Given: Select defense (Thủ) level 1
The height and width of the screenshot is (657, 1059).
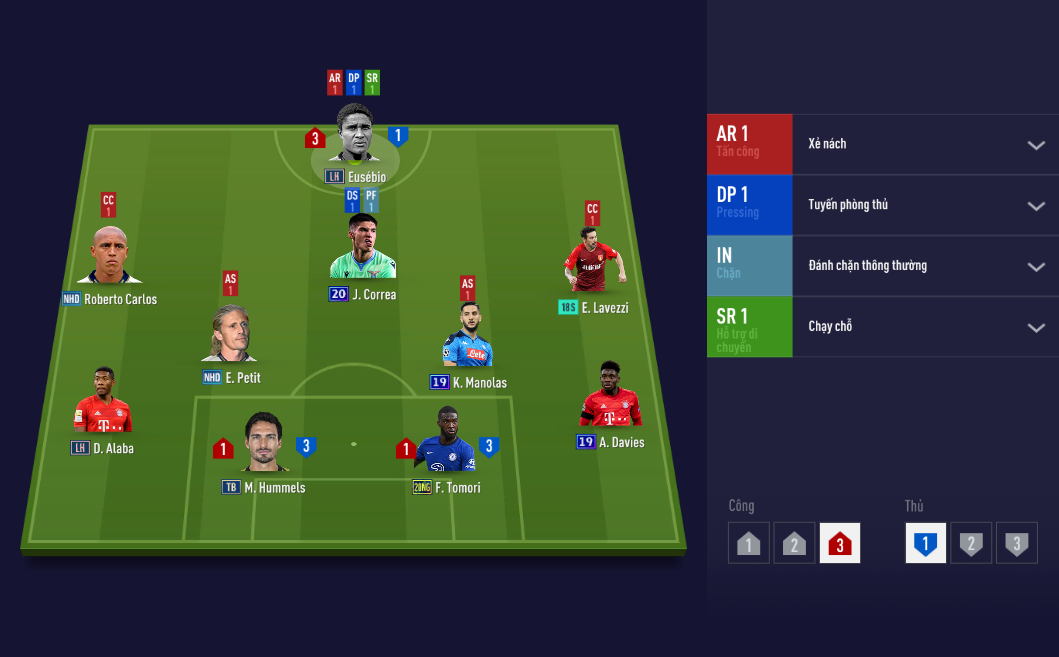Looking at the screenshot, I should (x=926, y=543).
